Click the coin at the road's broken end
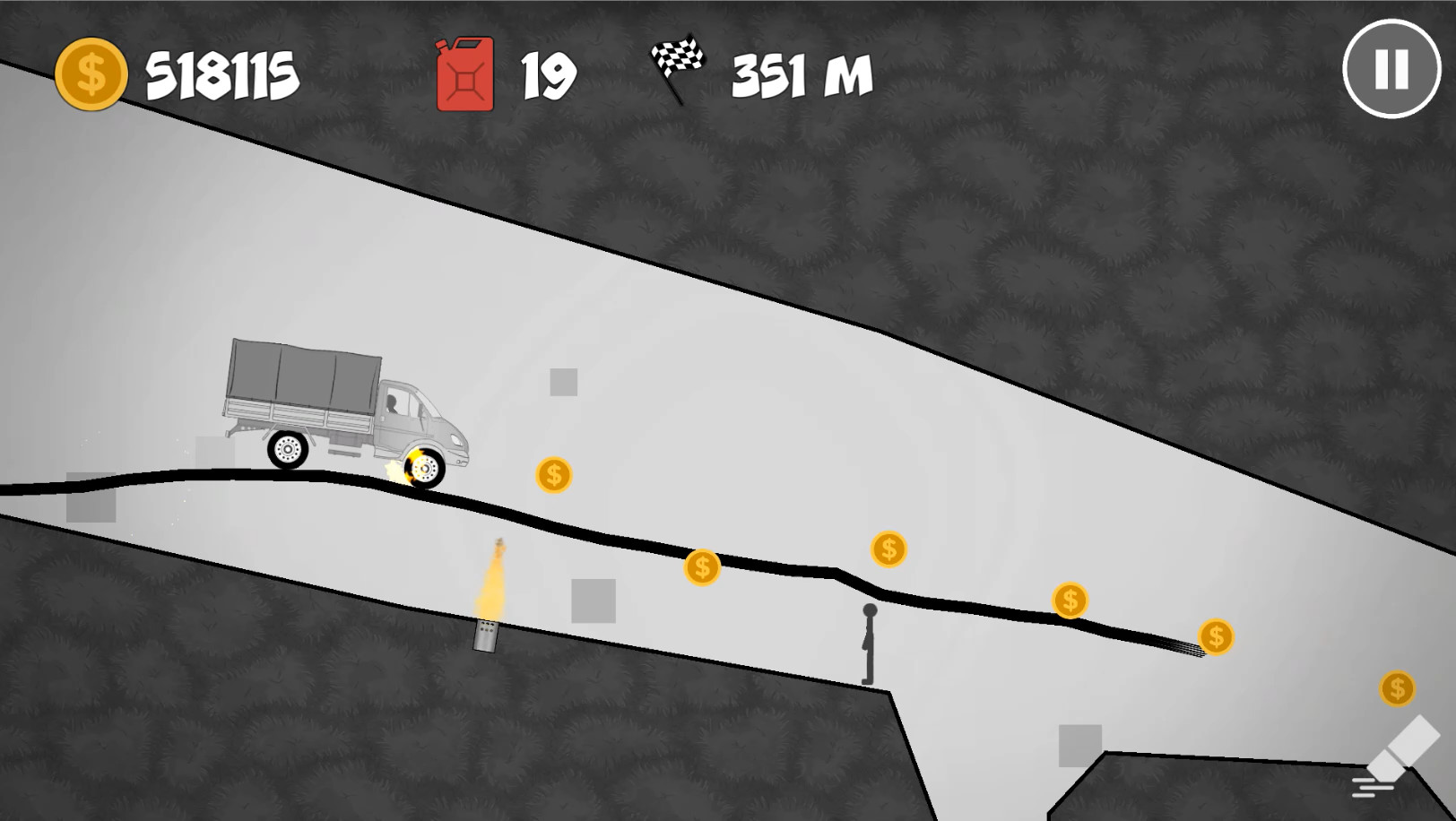1456x821 pixels. click(x=1215, y=637)
